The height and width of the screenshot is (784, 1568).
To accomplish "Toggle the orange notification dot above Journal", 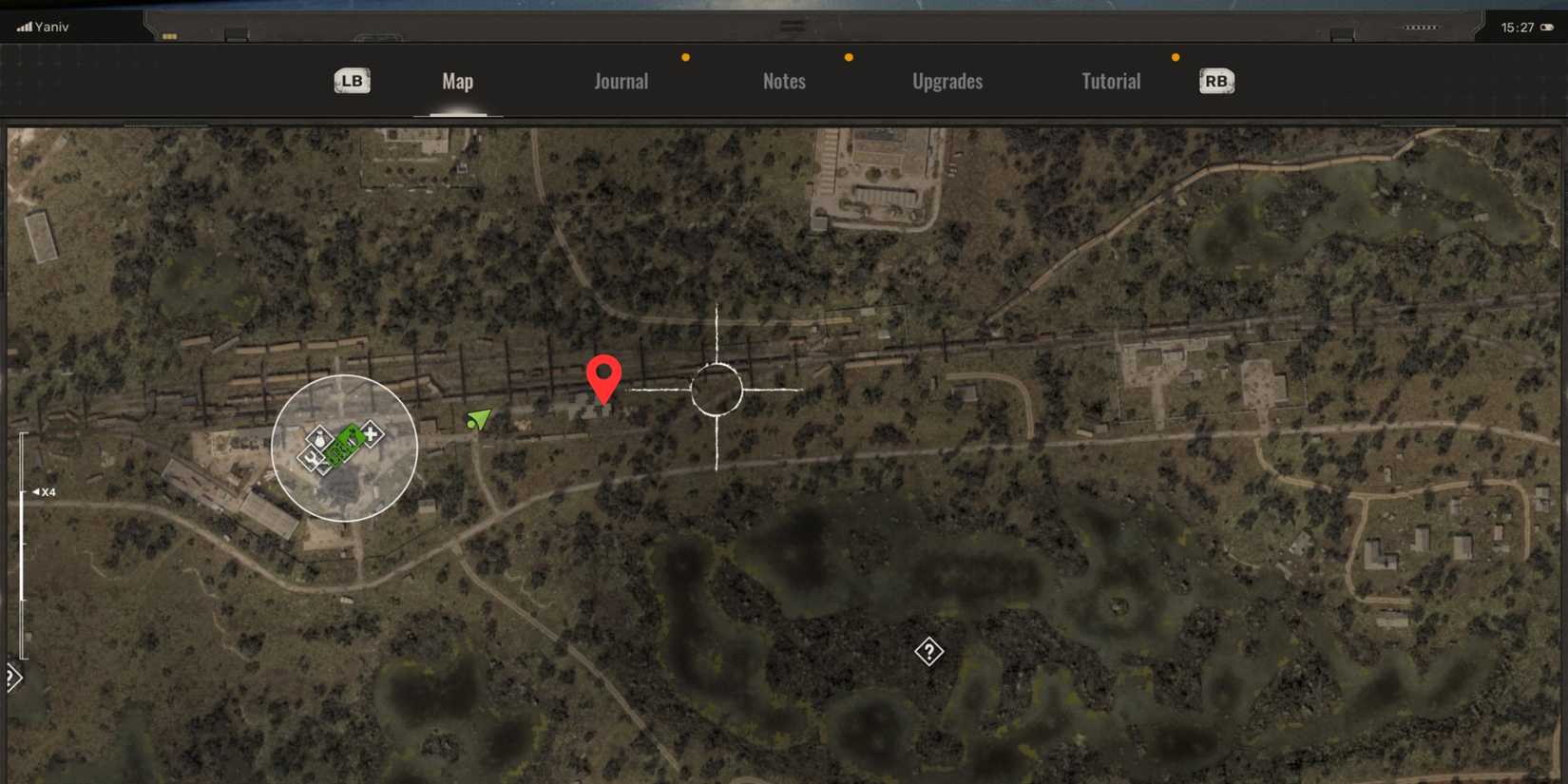I will coord(686,57).
